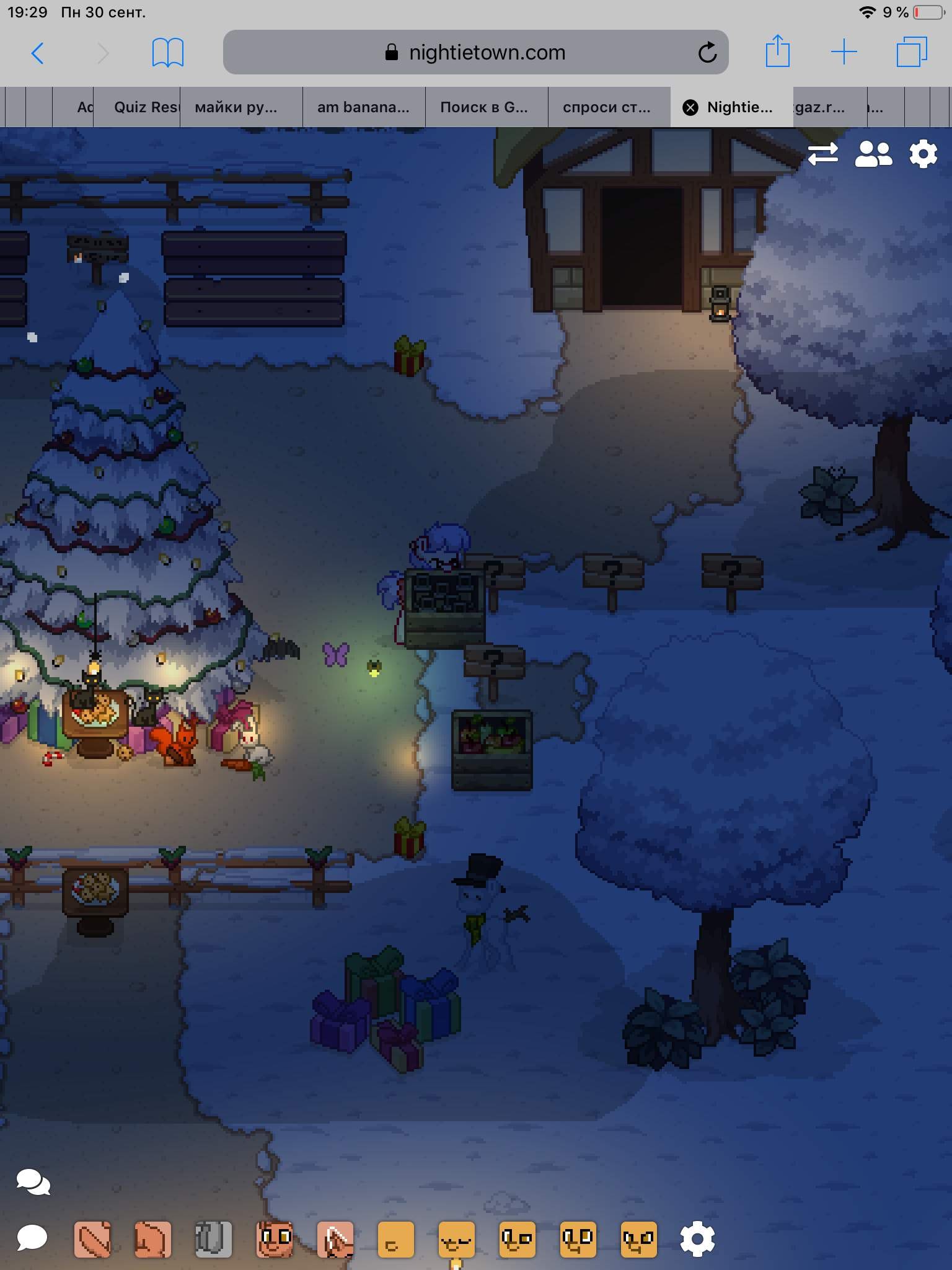Open game settings from the top gear
The height and width of the screenshot is (1270, 952).
pyautogui.click(x=923, y=154)
